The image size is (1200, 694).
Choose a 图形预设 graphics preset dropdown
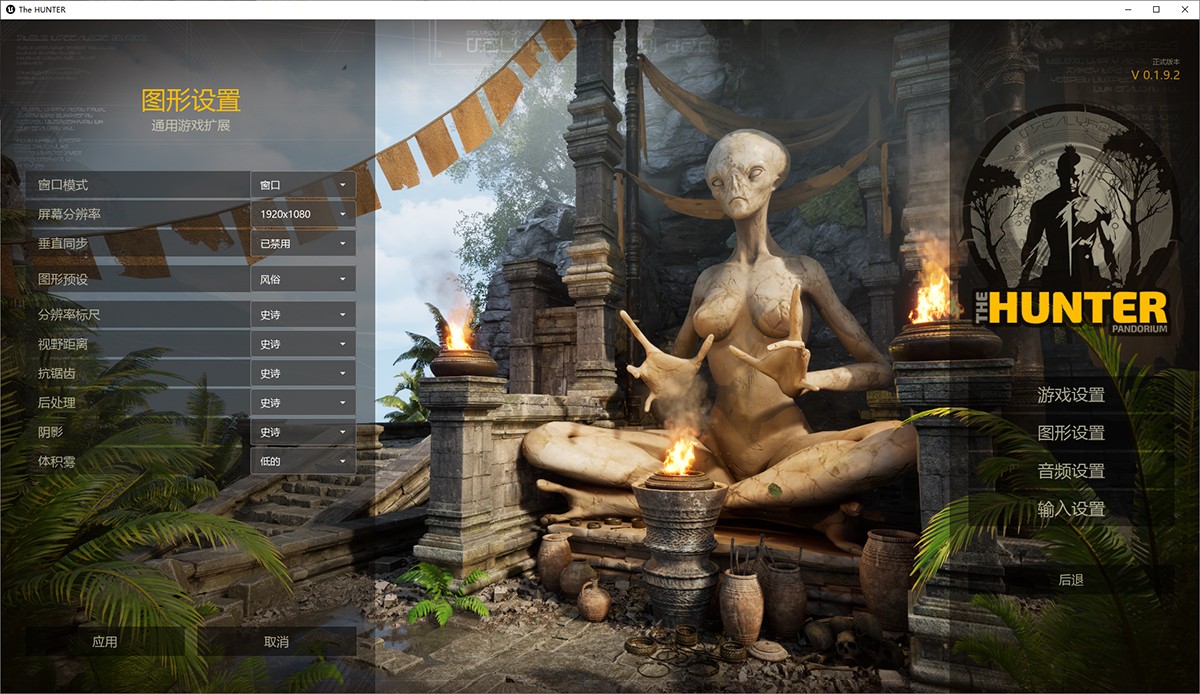303,279
